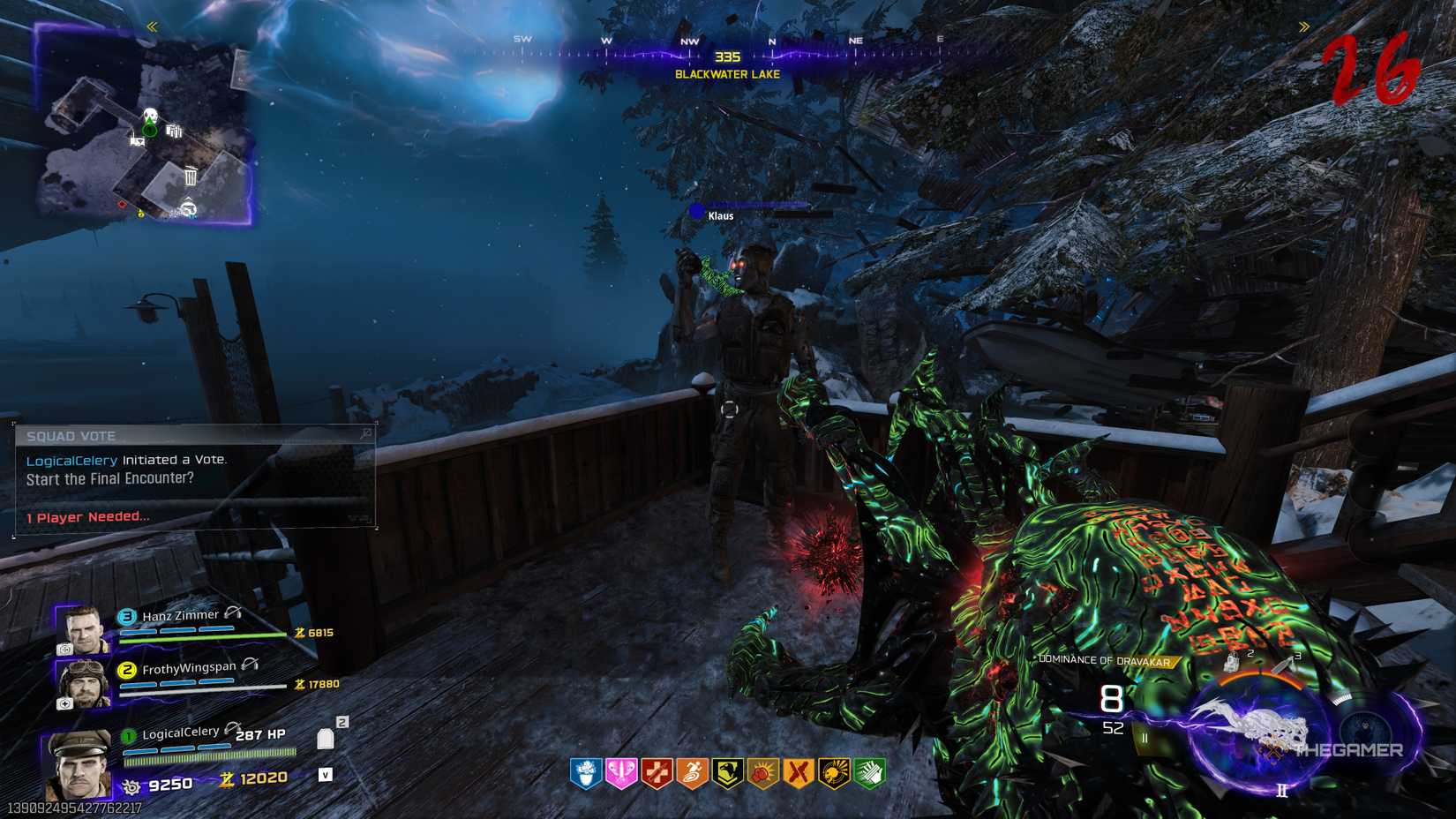Click the Klaus nameplate above the character

tap(720, 215)
